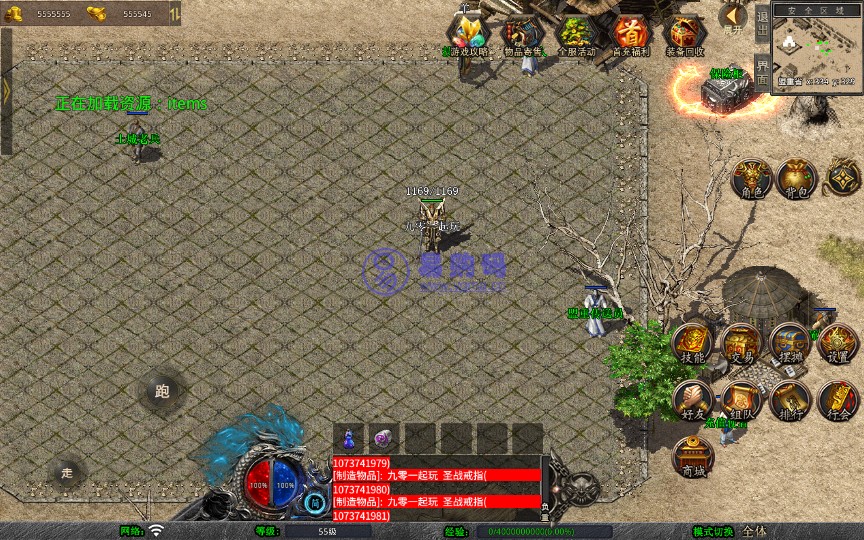The height and width of the screenshot is (540, 864).
Task: Open the 设置 settings menu
Action: point(838,344)
